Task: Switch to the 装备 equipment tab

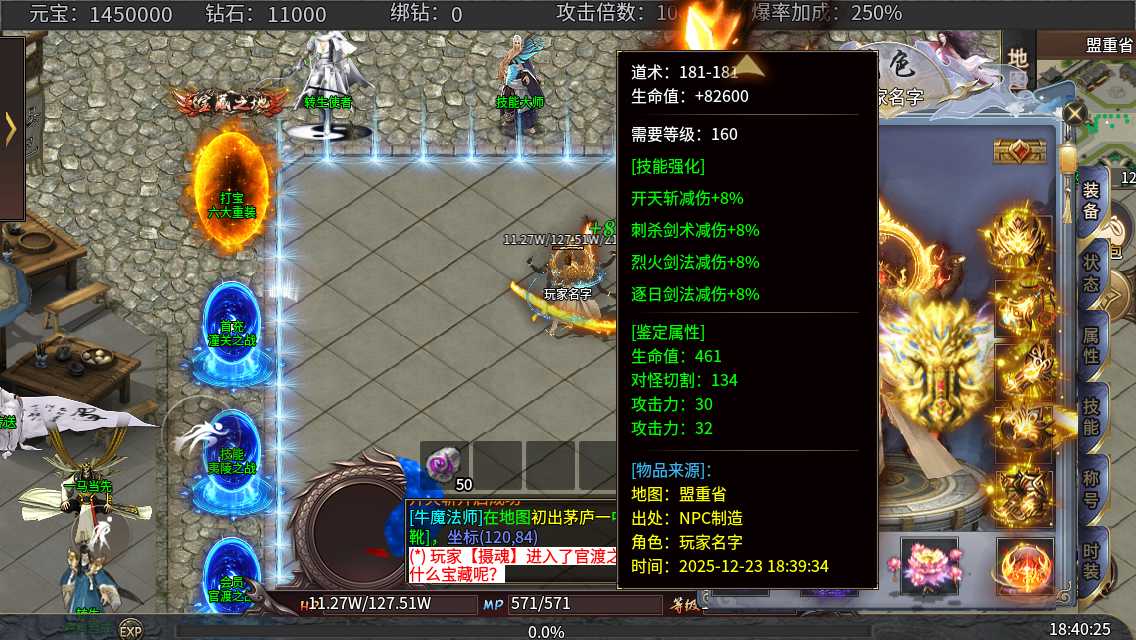Action: click(x=1091, y=200)
